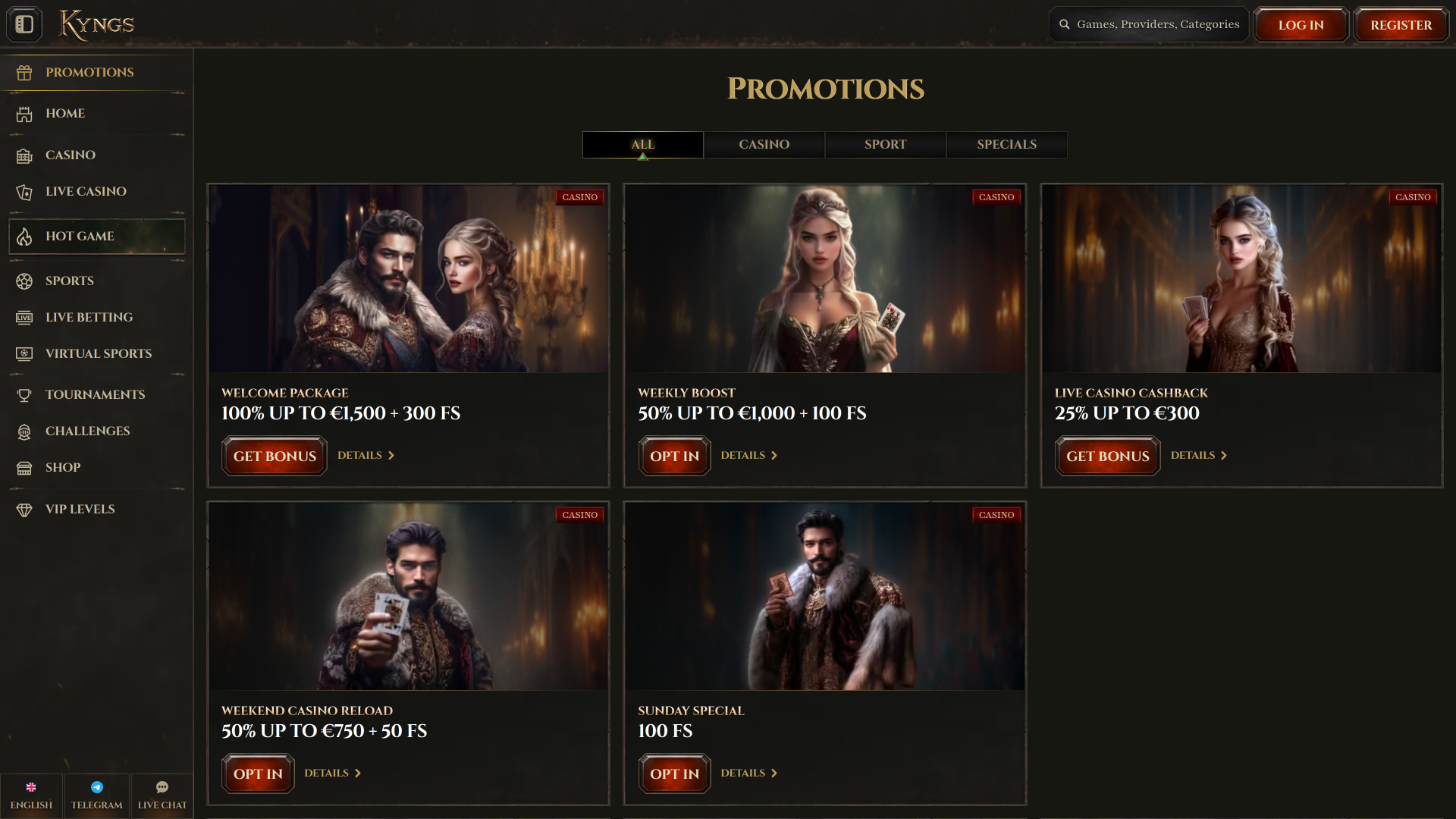
Task: Expand details for Weekly Boost promotion
Action: click(x=749, y=455)
